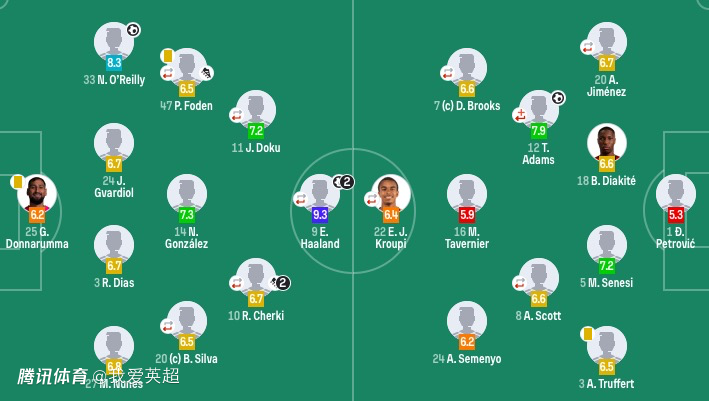Select A. Scott's player avatar
This screenshot has width=709, height=401.
click(539, 278)
